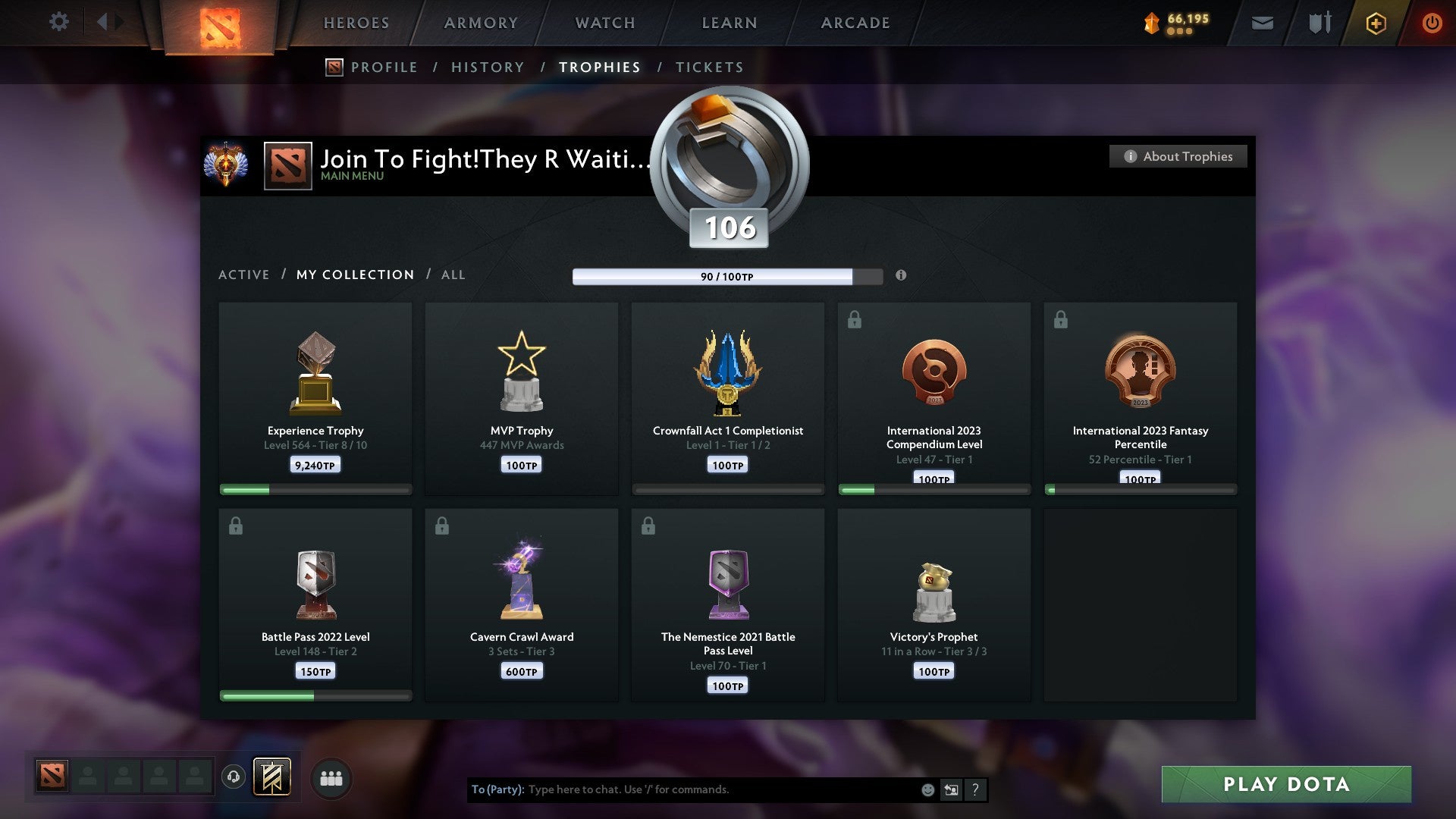Open the ARCADE menu
This screenshot has height=819, width=1456.
855,23
